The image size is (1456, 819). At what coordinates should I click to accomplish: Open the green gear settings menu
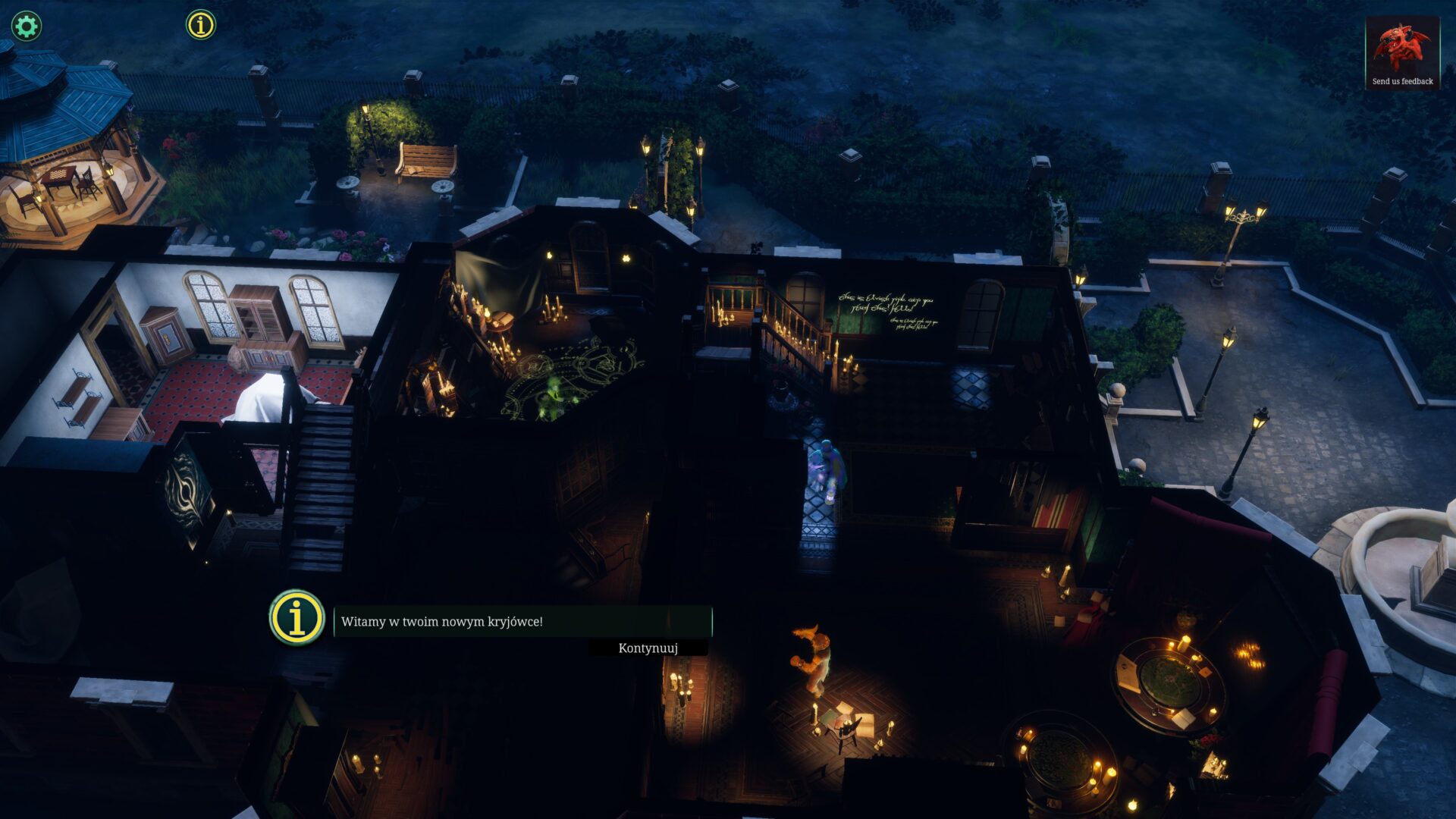pyautogui.click(x=27, y=27)
